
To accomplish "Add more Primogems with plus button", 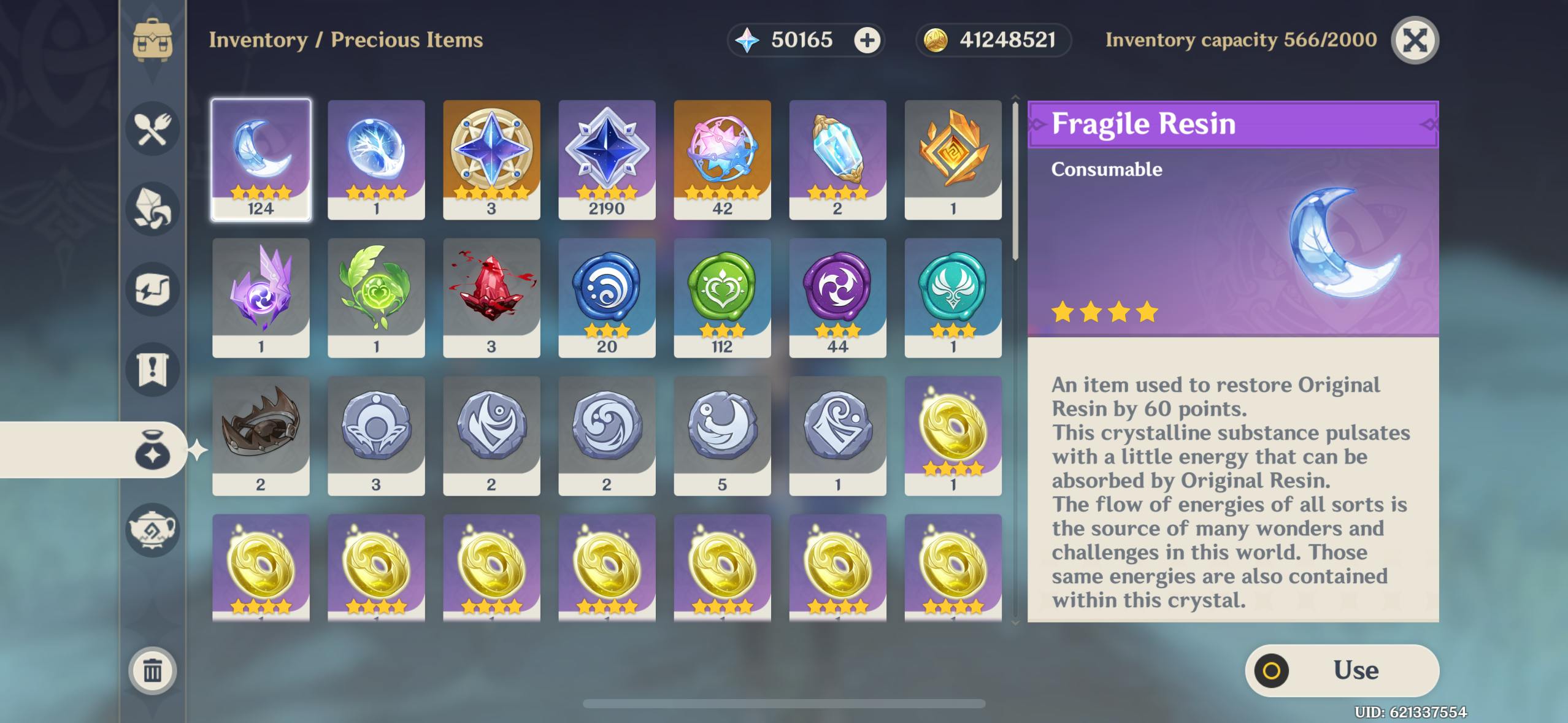I will (867, 40).
